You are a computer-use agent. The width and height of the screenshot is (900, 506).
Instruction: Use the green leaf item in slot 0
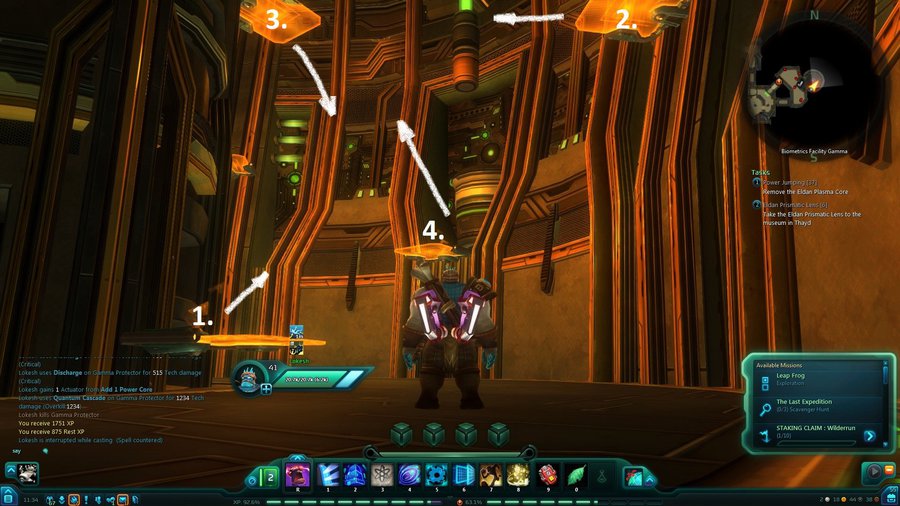click(575, 474)
